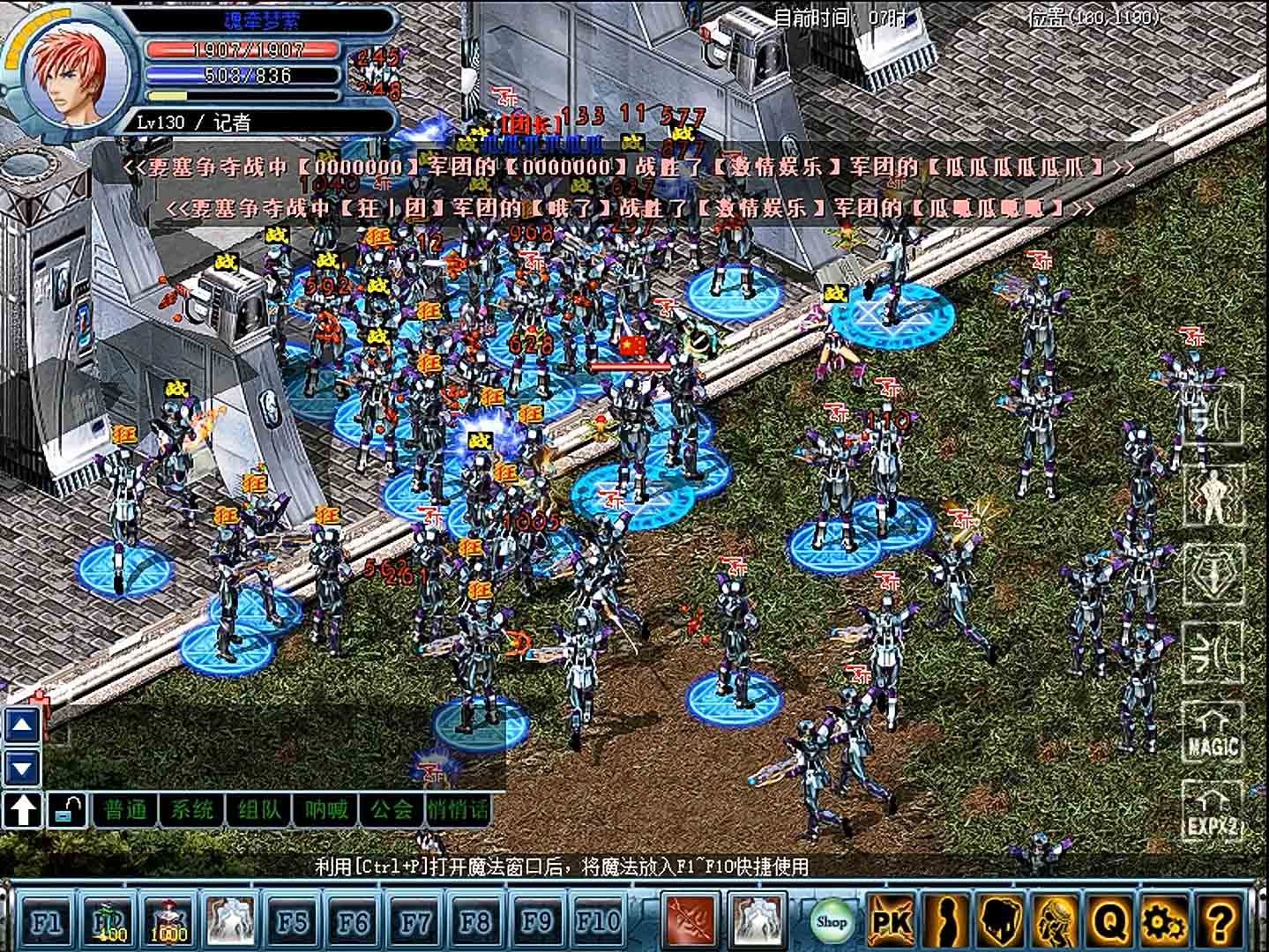Viewport: 1269px width, 952px height.
Task: Activate the red crossed-arrow attack skill
Action: (x=690, y=921)
